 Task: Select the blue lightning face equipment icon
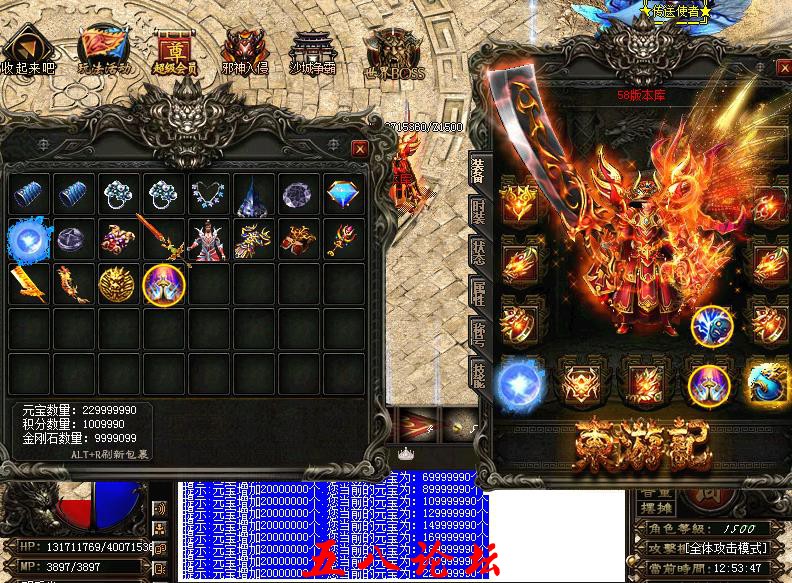tap(713, 324)
